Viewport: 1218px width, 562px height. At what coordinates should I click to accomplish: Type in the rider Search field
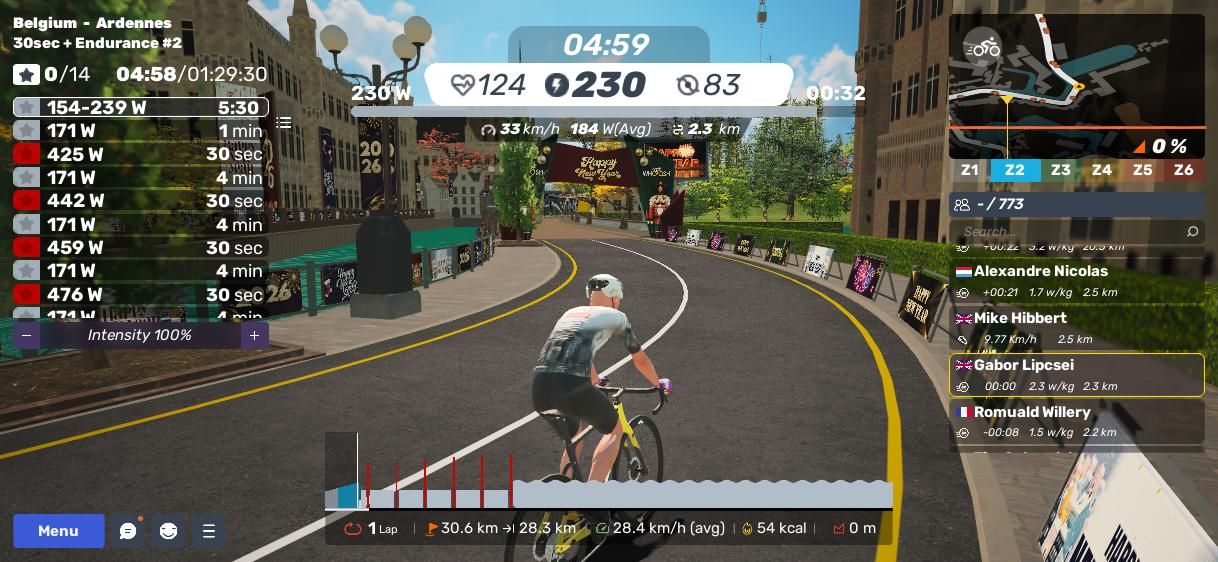tap(1070, 232)
